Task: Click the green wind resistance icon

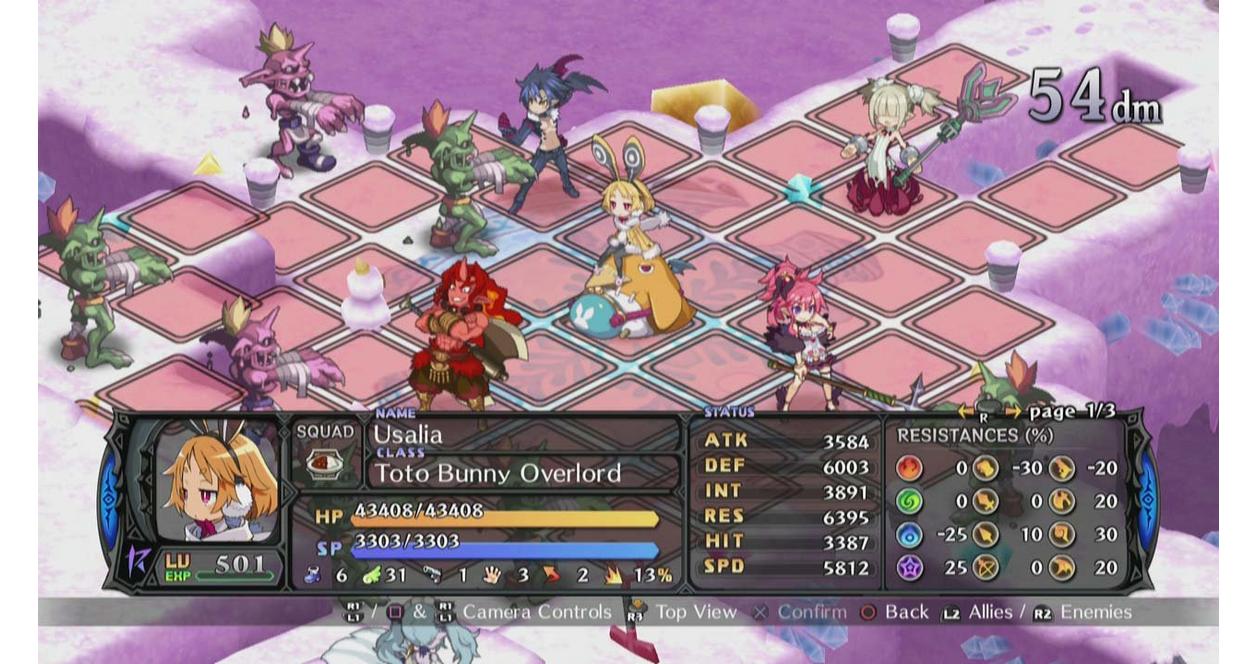Action: click(x=909, y=501)
